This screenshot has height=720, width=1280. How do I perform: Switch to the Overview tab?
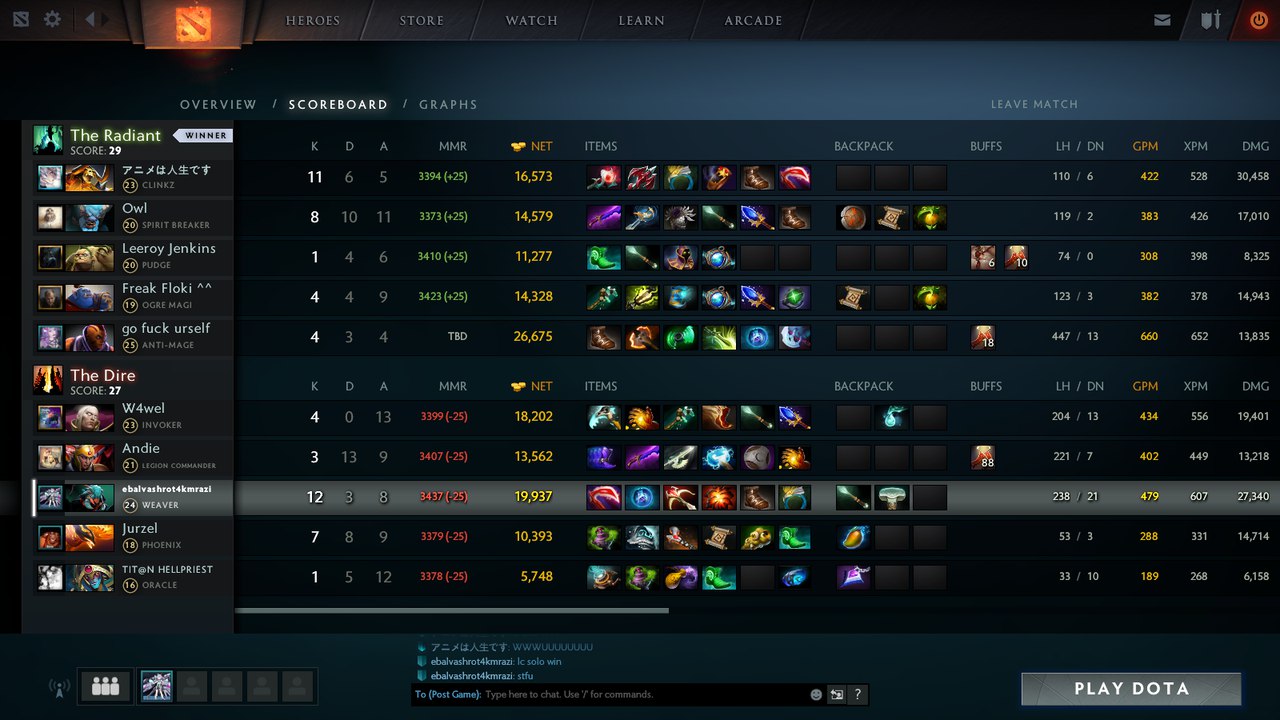[218, 104]
